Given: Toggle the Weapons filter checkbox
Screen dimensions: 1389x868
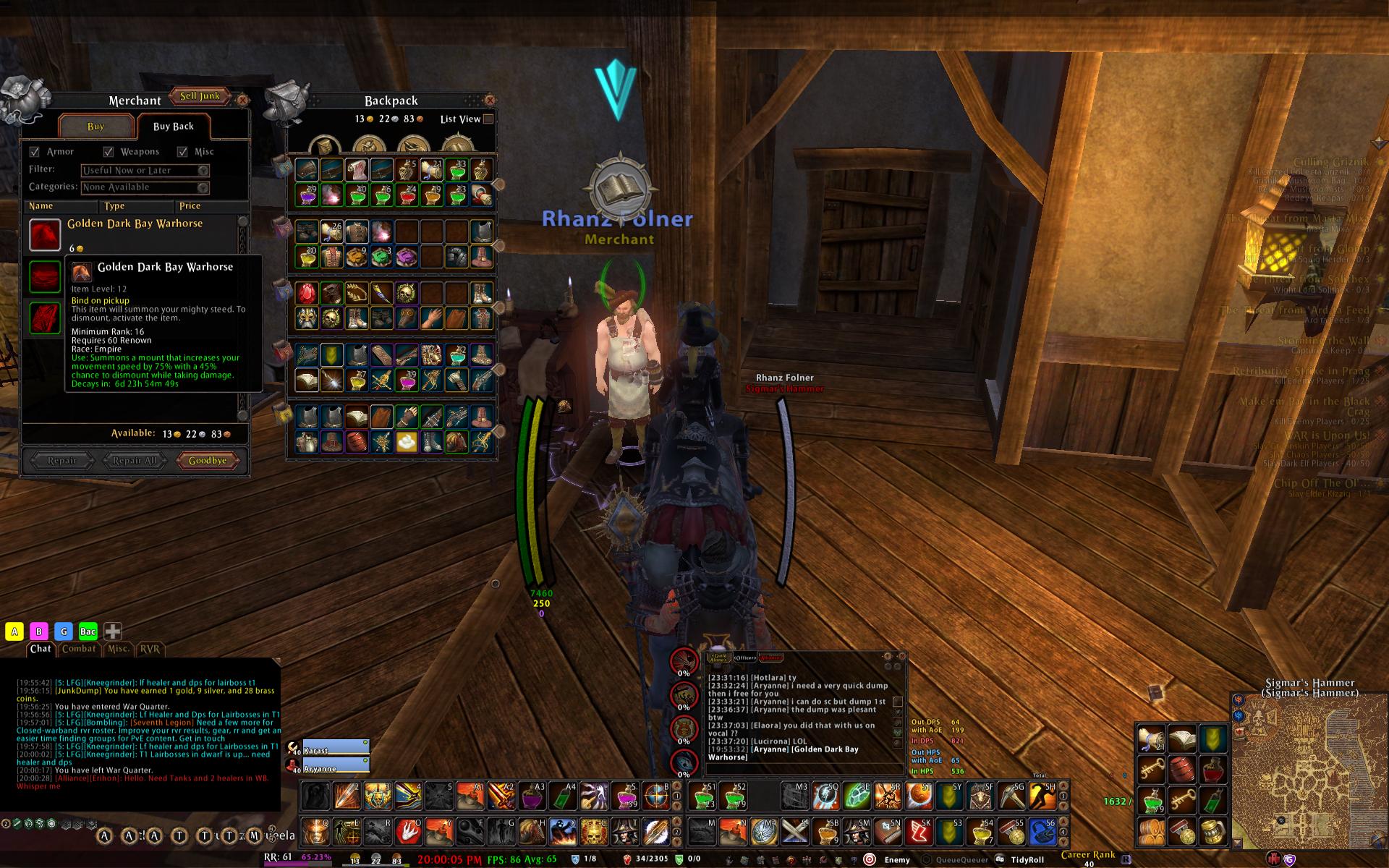Looking at the screenshot, I should (x=109, y=152).
